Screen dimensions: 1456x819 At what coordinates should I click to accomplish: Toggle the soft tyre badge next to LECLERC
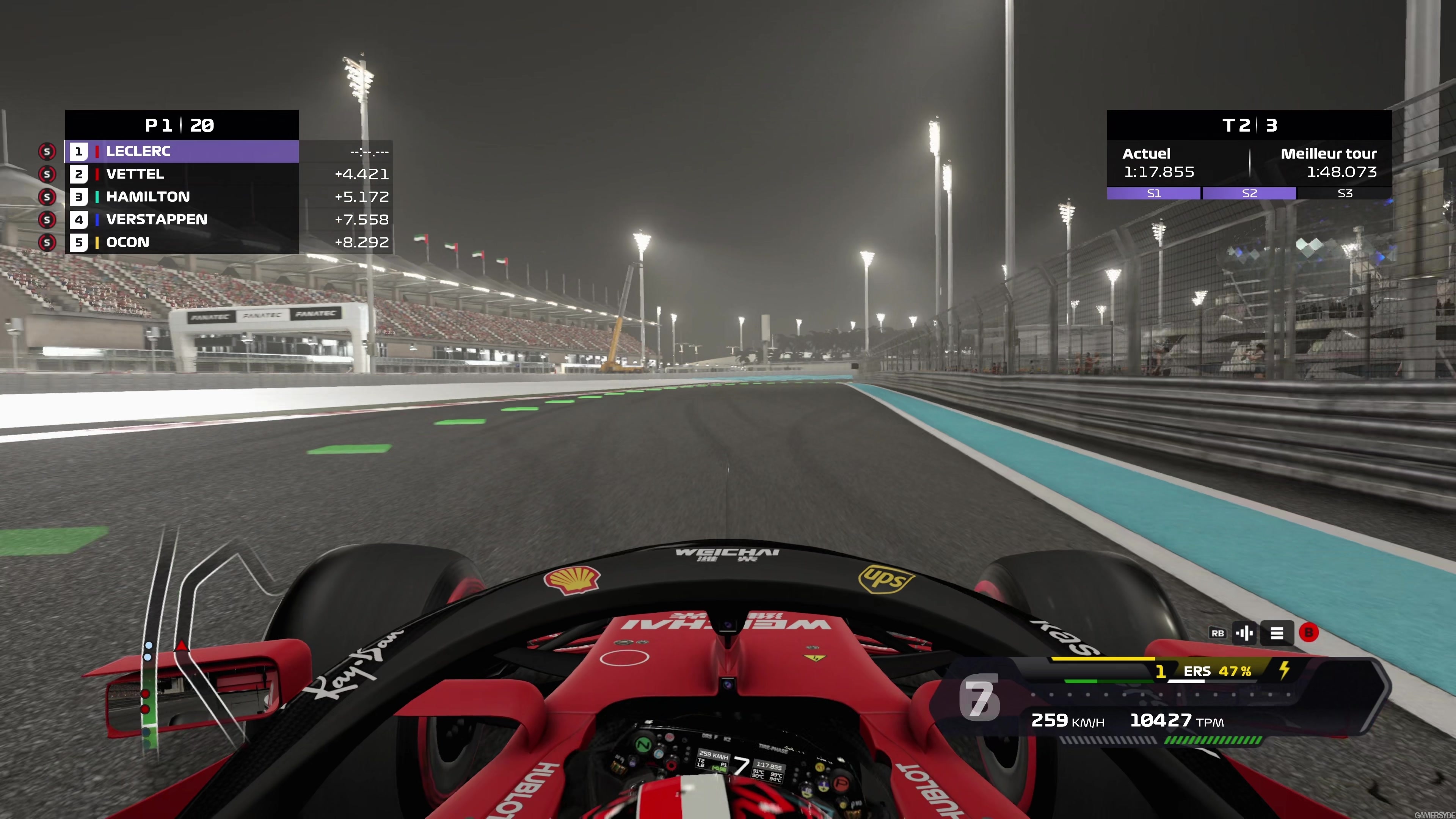click(x=47, y=152)
